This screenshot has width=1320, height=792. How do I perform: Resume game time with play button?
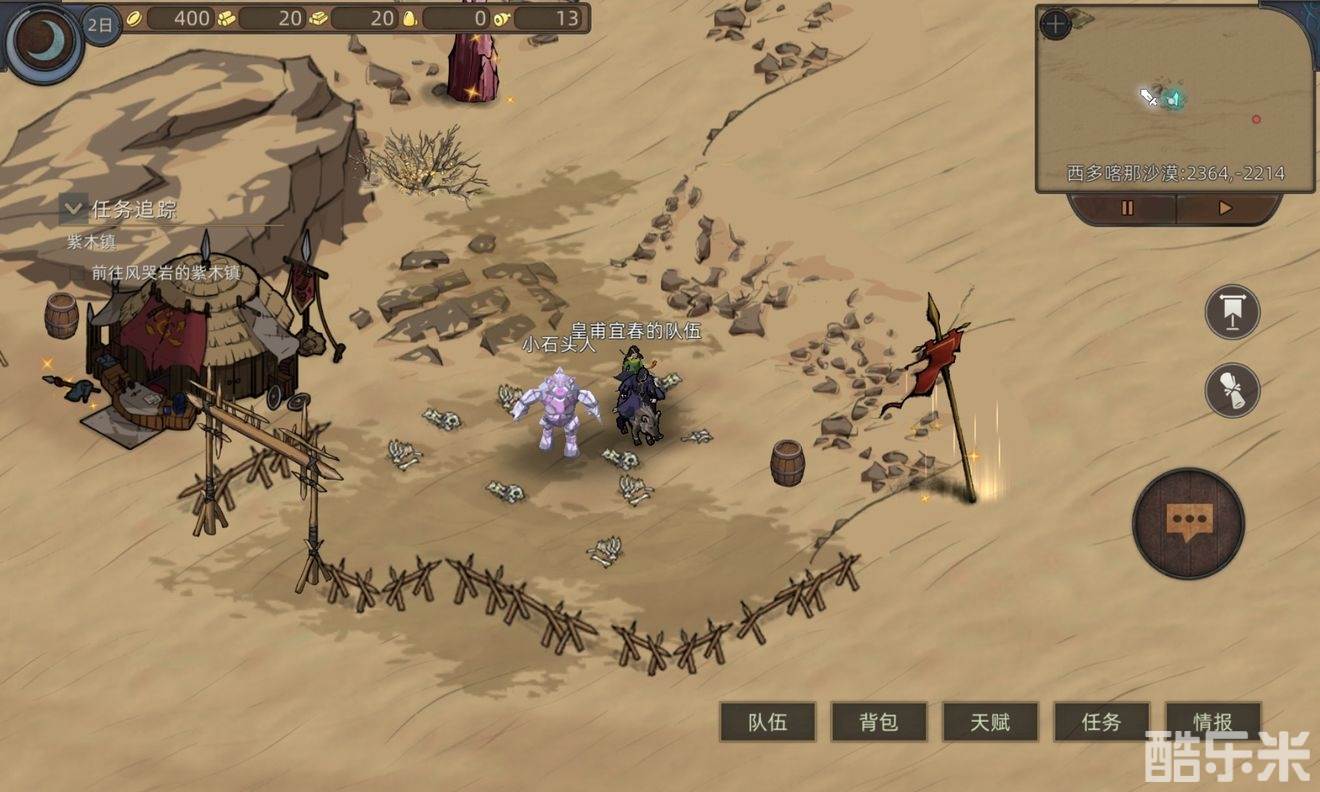pyautogui.click(x=1225, y=209)
